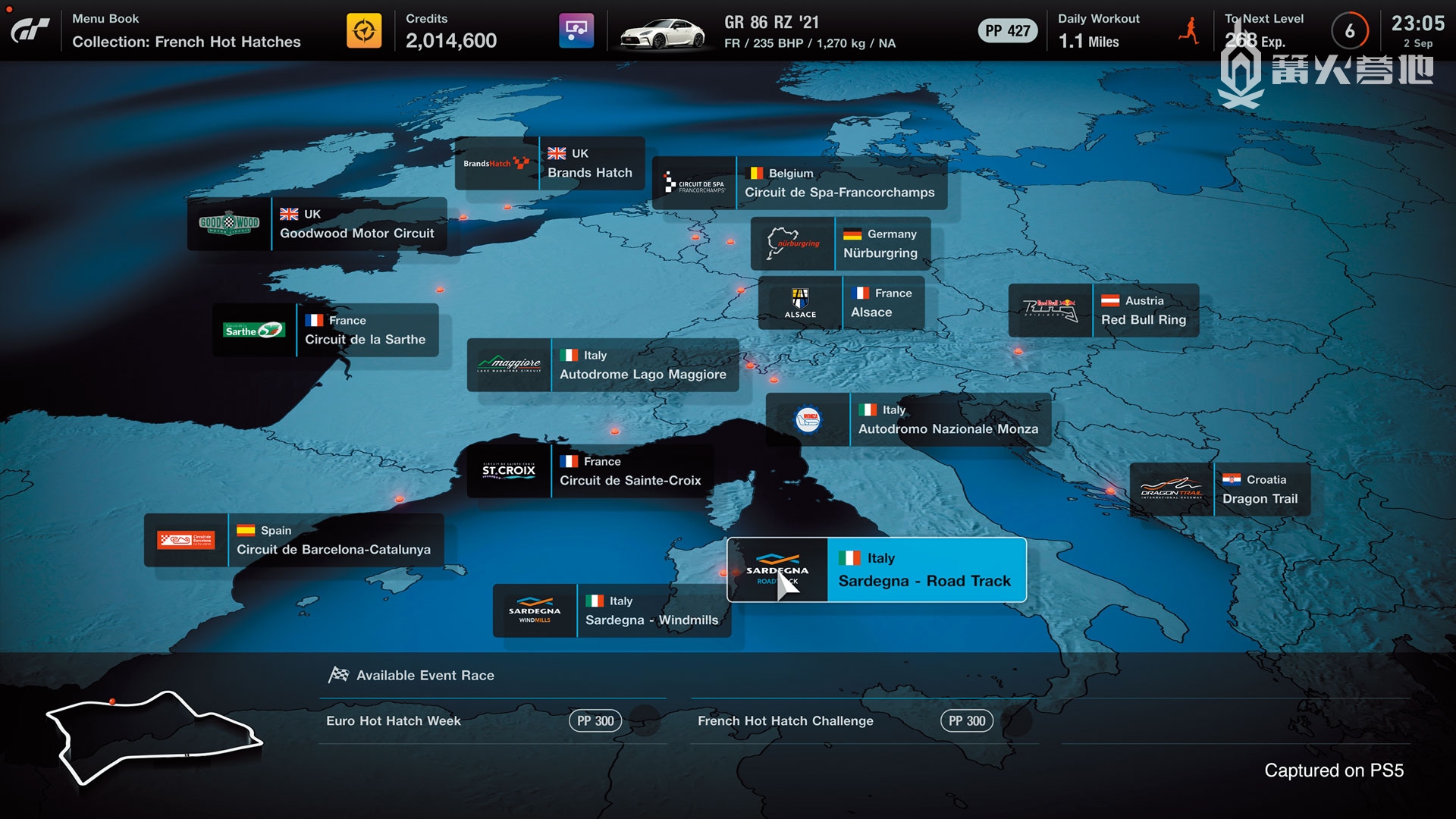Viewport: 1456px width, 819px height.
Task: Choose Goodwood Motor Circuit on the map
Action: tap(317, 224)
